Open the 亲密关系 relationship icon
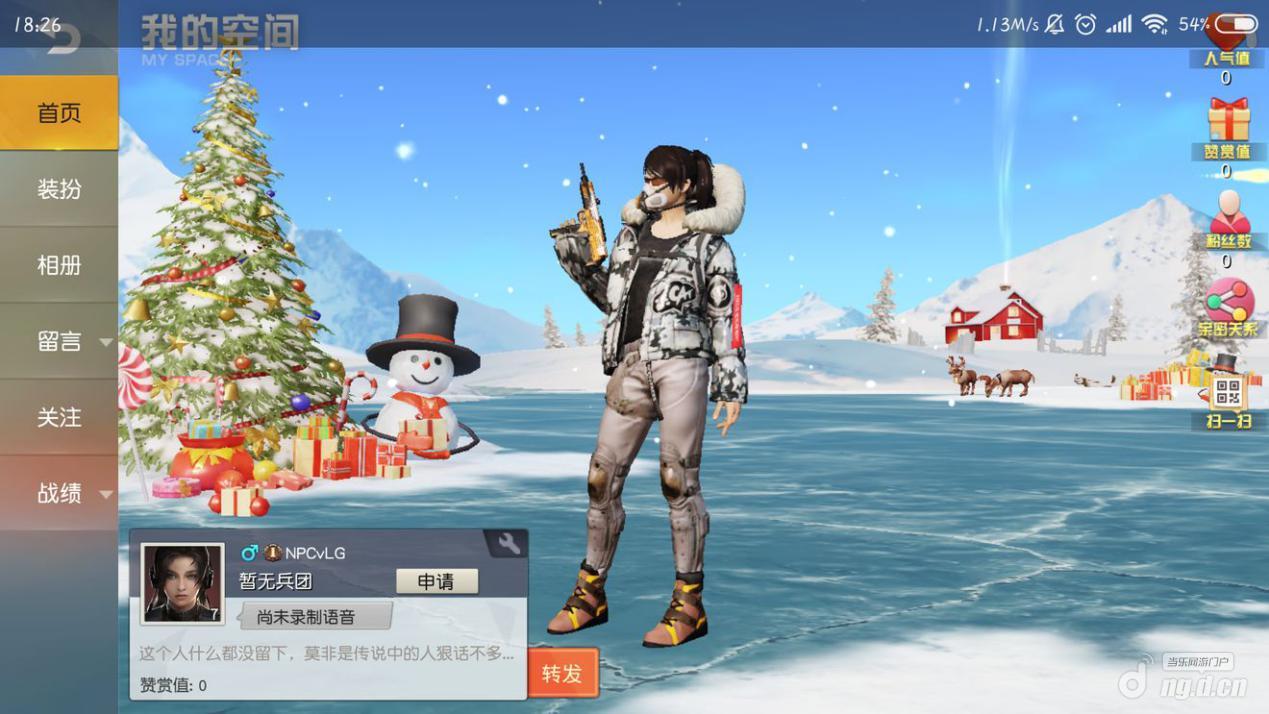This screenshot has width=1269, height=714. pyautogui.click(x=1228, y=301)
